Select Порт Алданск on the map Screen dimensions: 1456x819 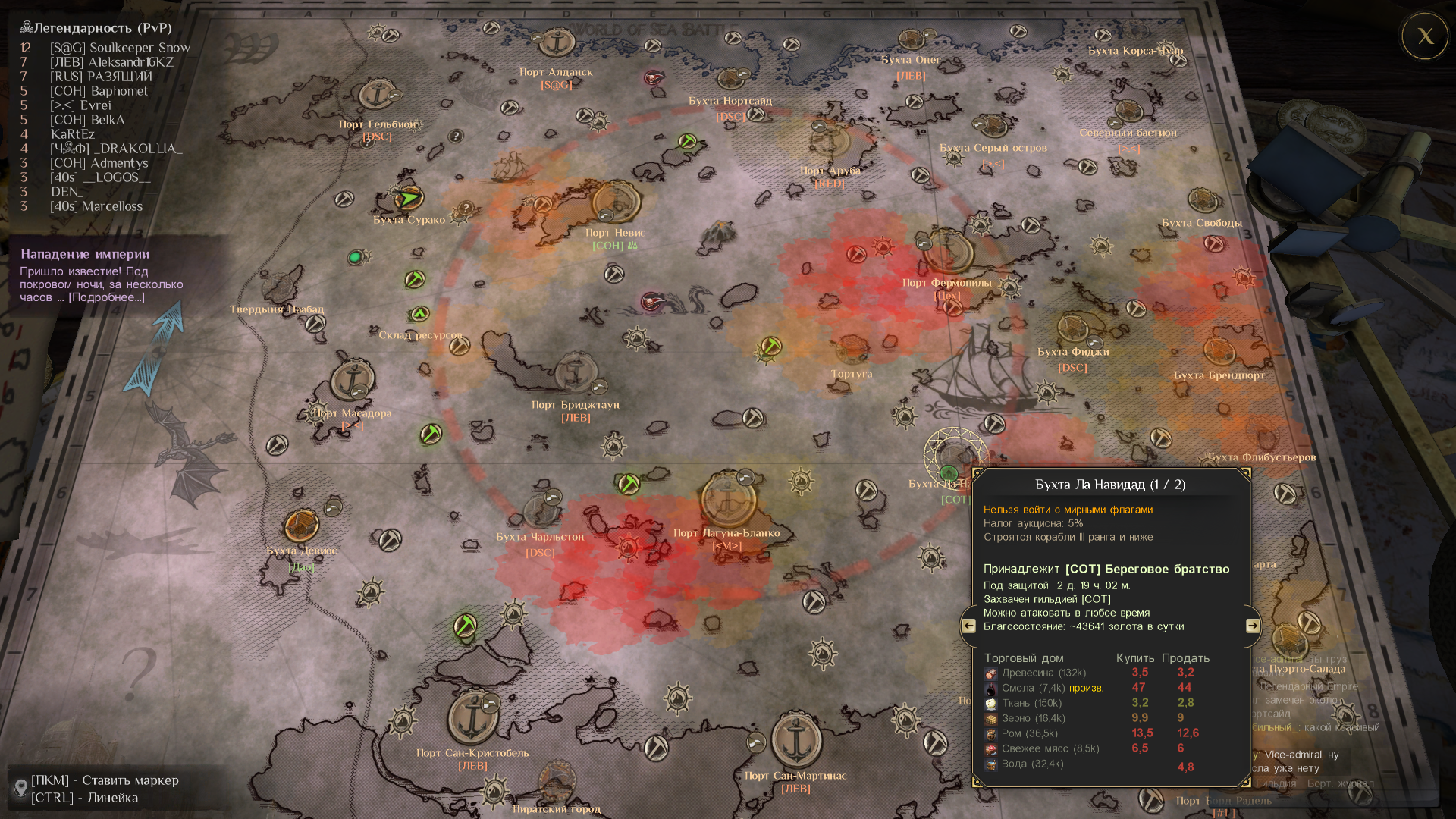(557, 42)
